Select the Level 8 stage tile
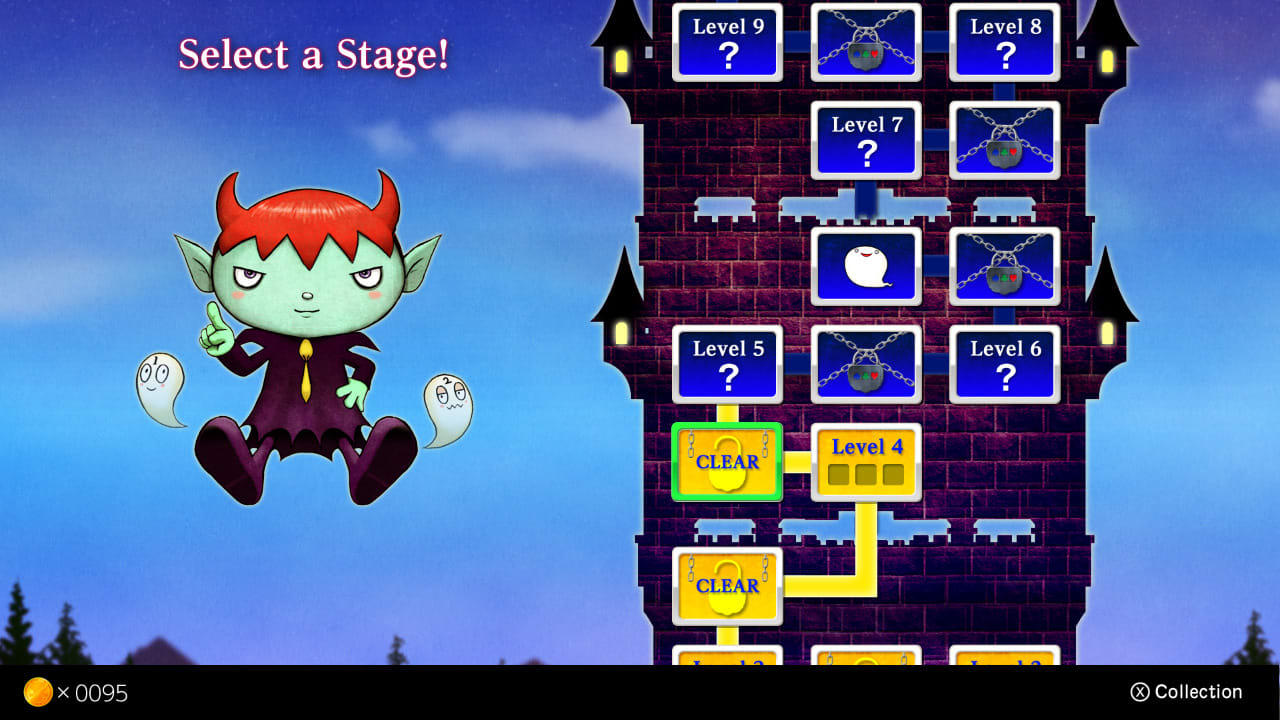 click(x=1004, y=41)
